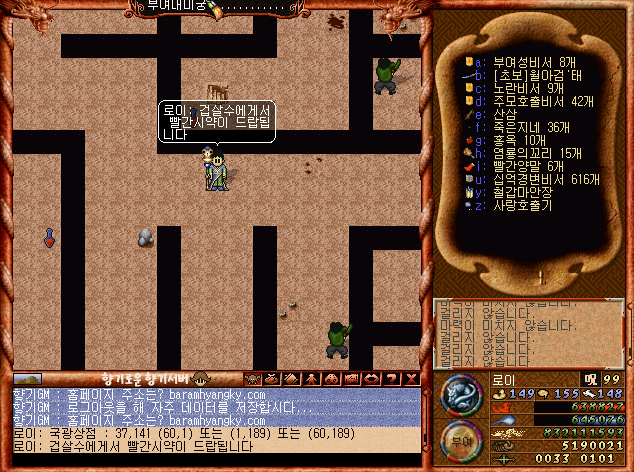Close the game with the X toolbar button

[413, 378]
